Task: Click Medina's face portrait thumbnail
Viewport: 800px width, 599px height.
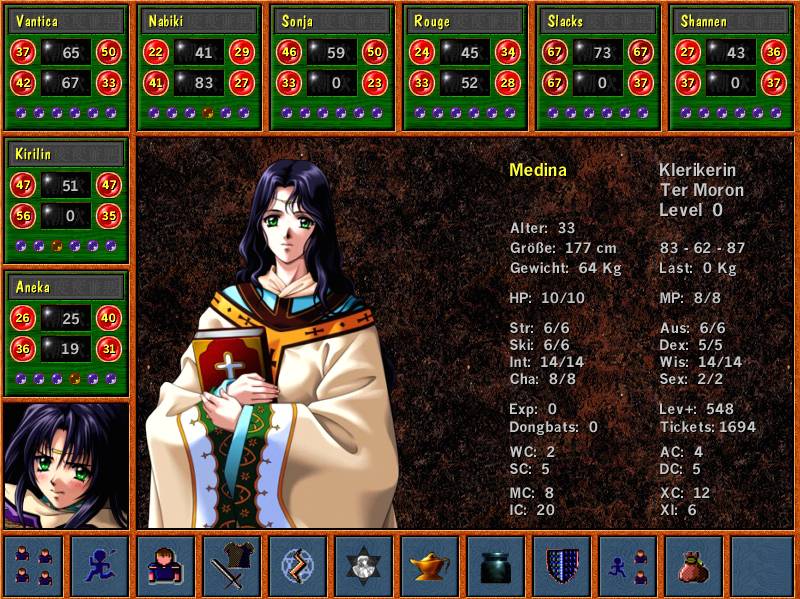Action: point(66,465)
